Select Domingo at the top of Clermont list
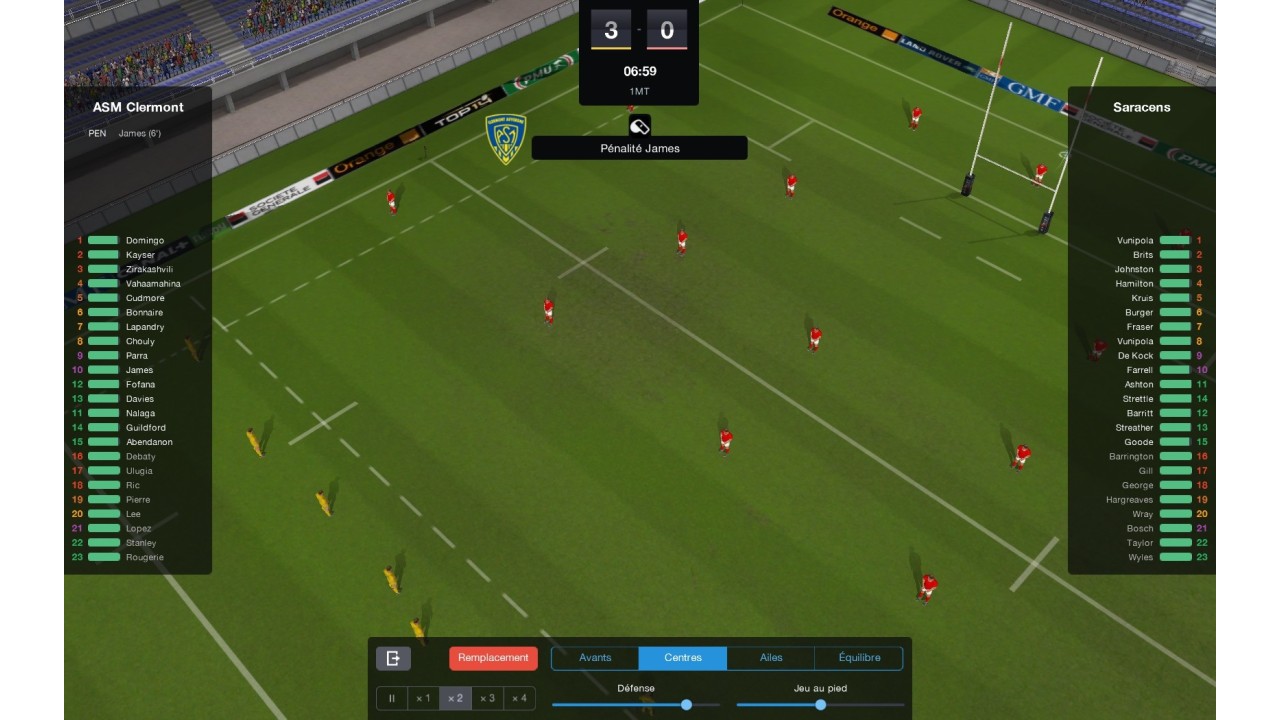Screen dimensions: 1280x720 click(x=145, y=241)
